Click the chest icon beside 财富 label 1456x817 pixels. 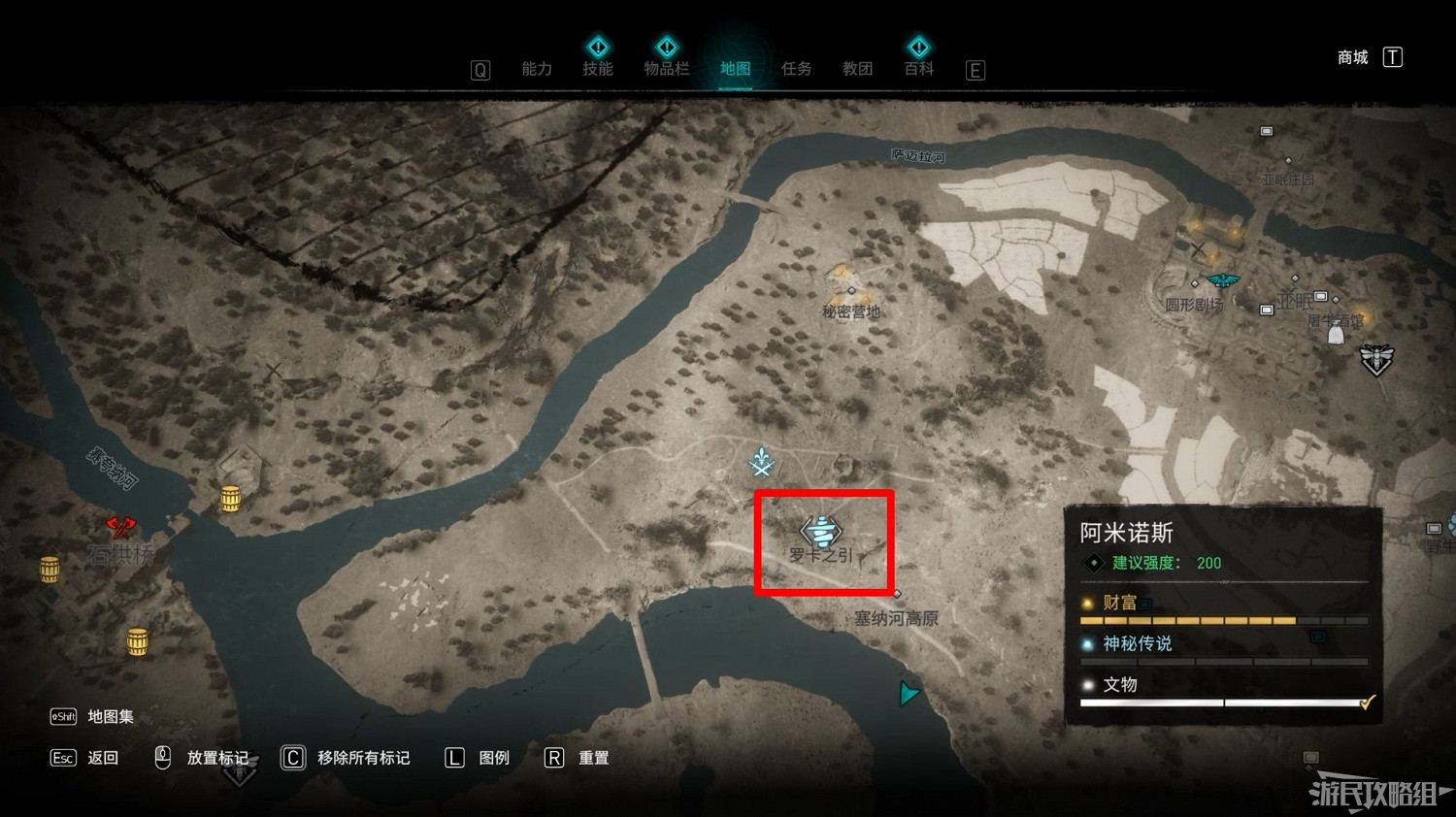pyautogui.click(x=1144, y=604)
